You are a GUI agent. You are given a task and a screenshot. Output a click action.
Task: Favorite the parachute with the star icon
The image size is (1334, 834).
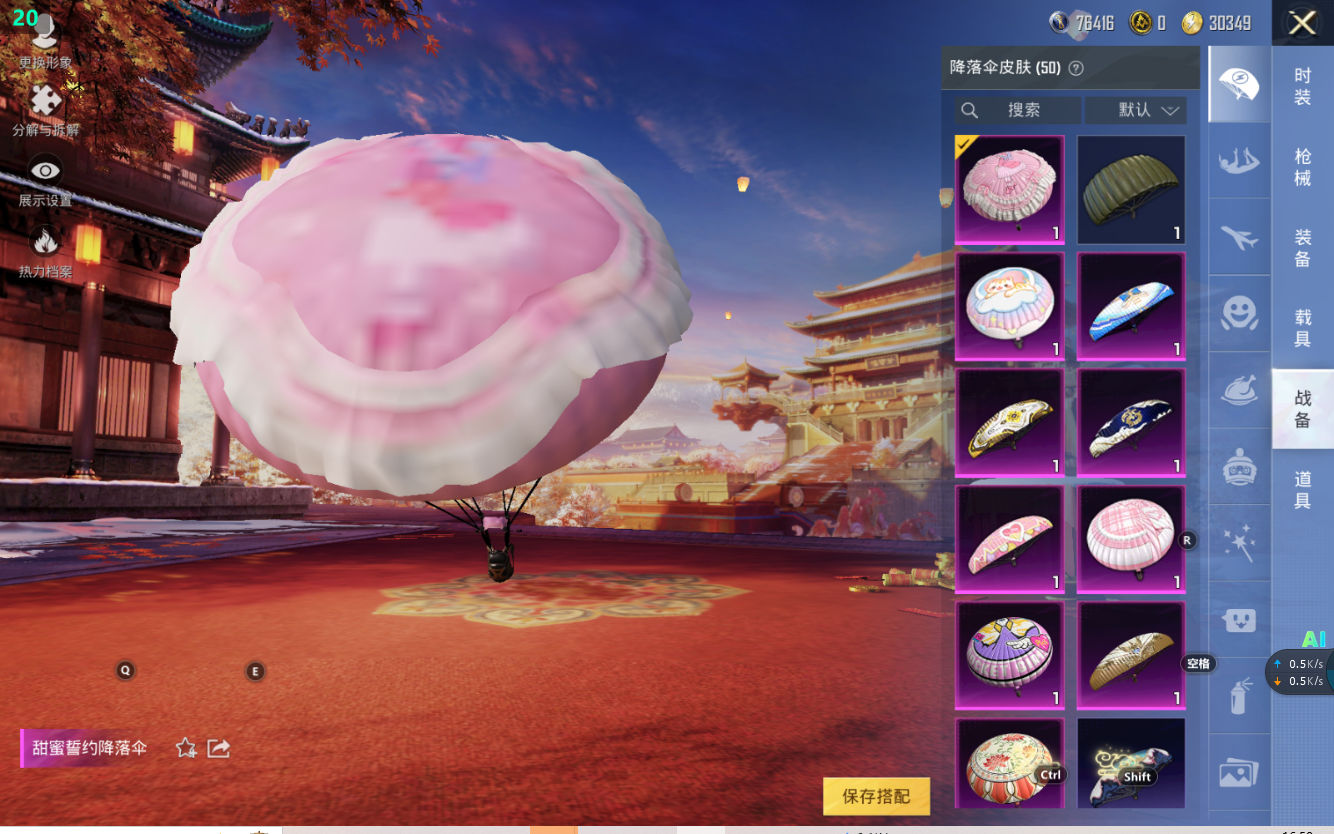pyautogui.click(x=186, y=748)
